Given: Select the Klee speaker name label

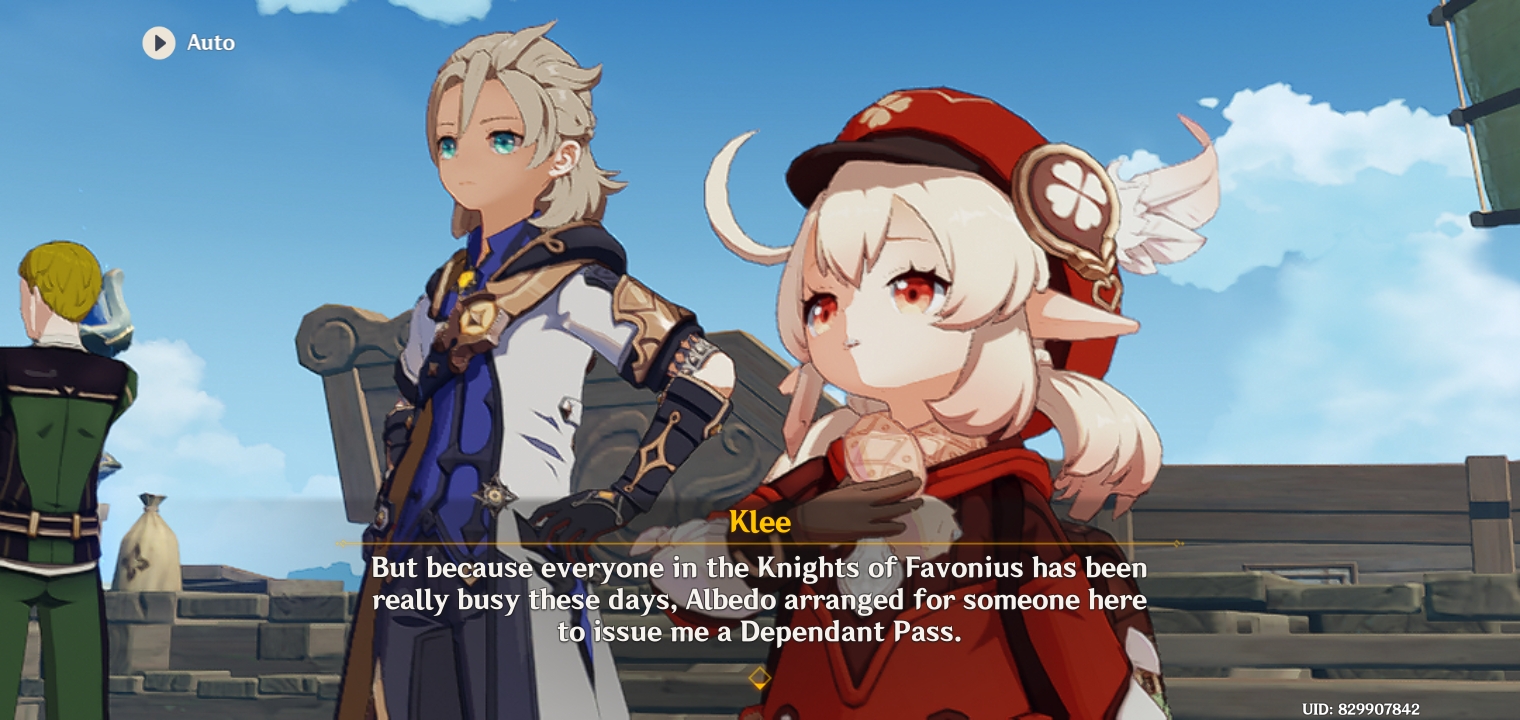Looking at the screenshot, I should 760,522.
